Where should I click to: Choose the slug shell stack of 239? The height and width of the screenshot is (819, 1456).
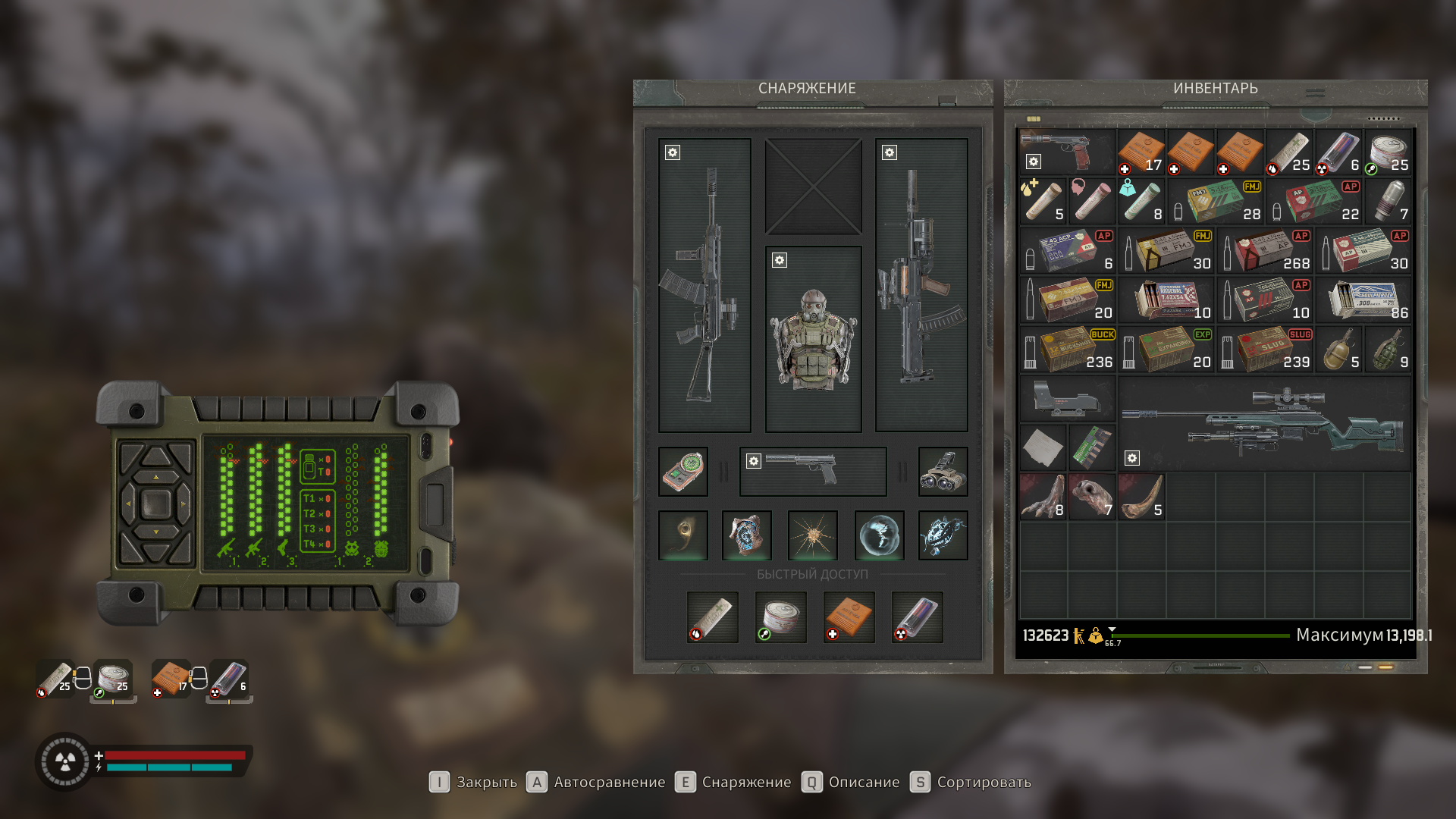click(1264, 350)
